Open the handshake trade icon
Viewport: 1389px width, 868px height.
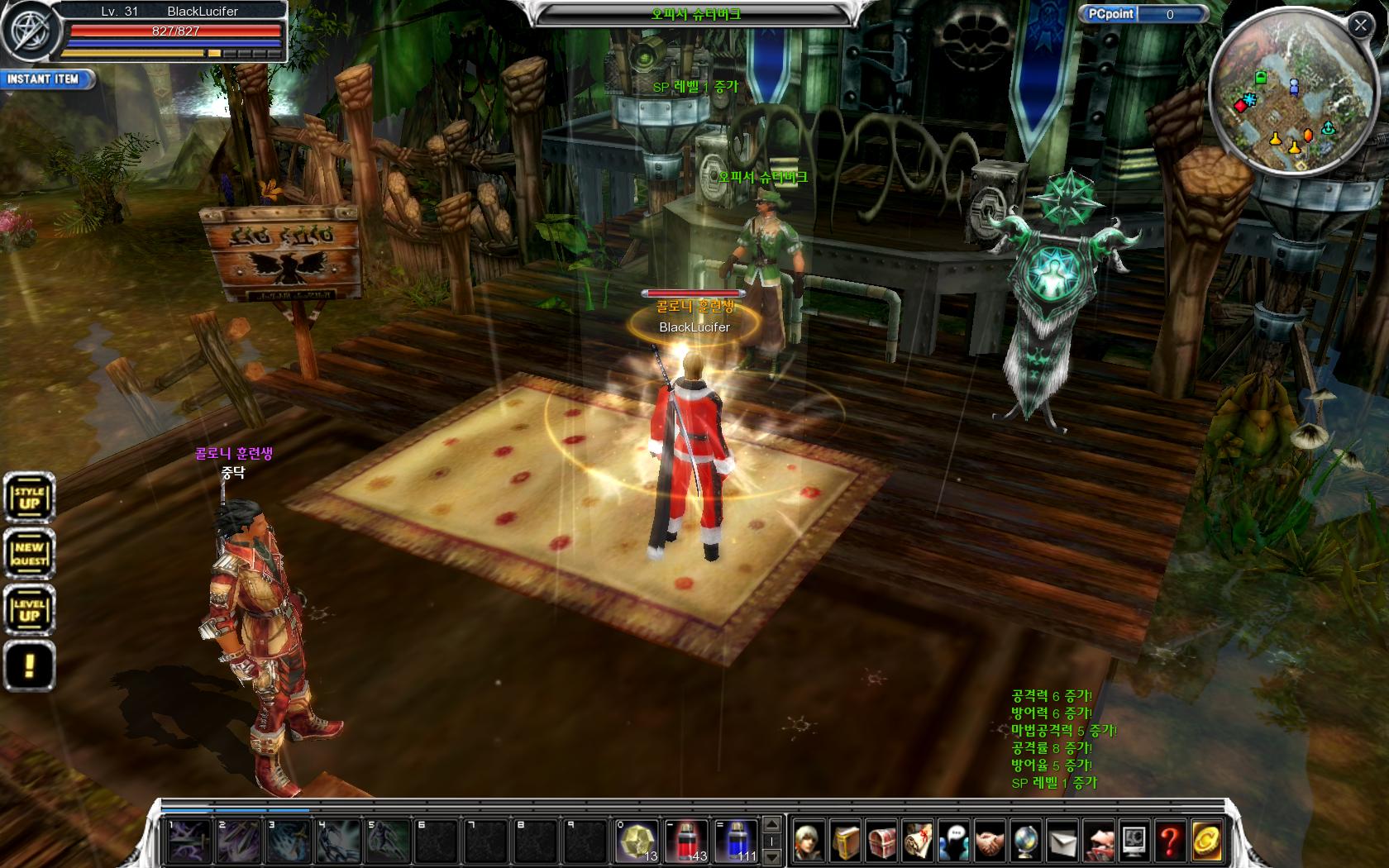[990, 842]
